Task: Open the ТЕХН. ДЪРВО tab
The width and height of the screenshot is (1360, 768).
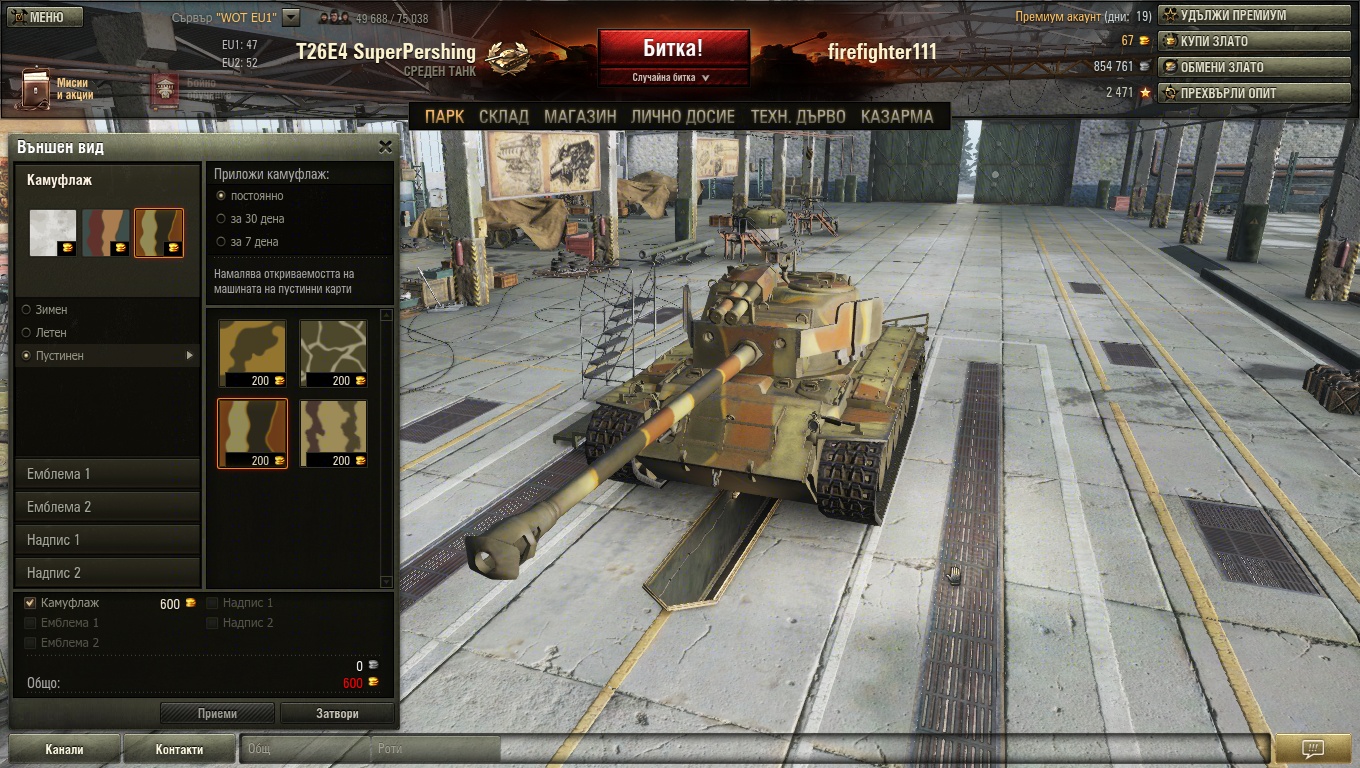Action: pos(798,116)
